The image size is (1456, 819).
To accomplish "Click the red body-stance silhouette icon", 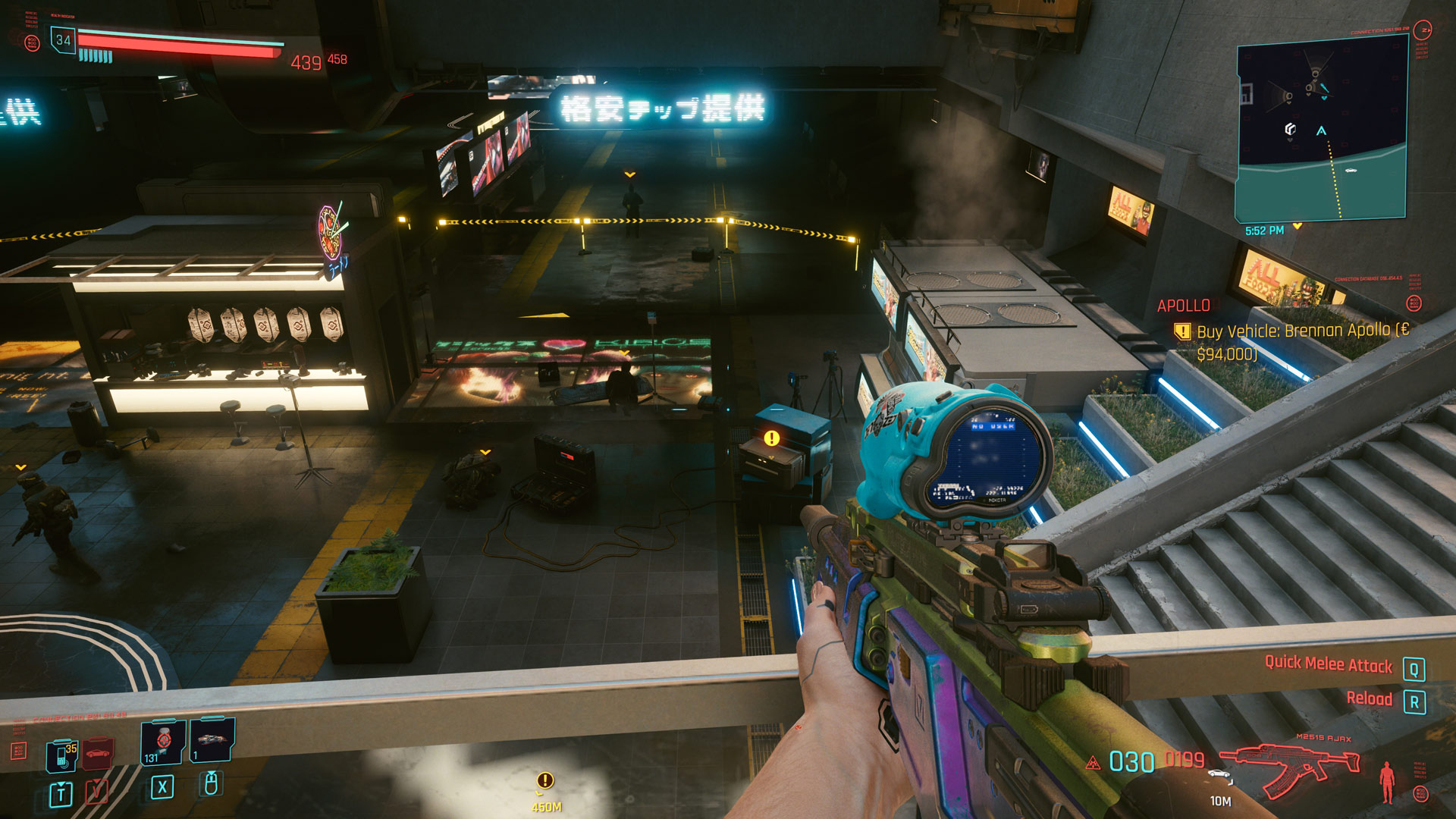I will click(x=1387, y=781).
